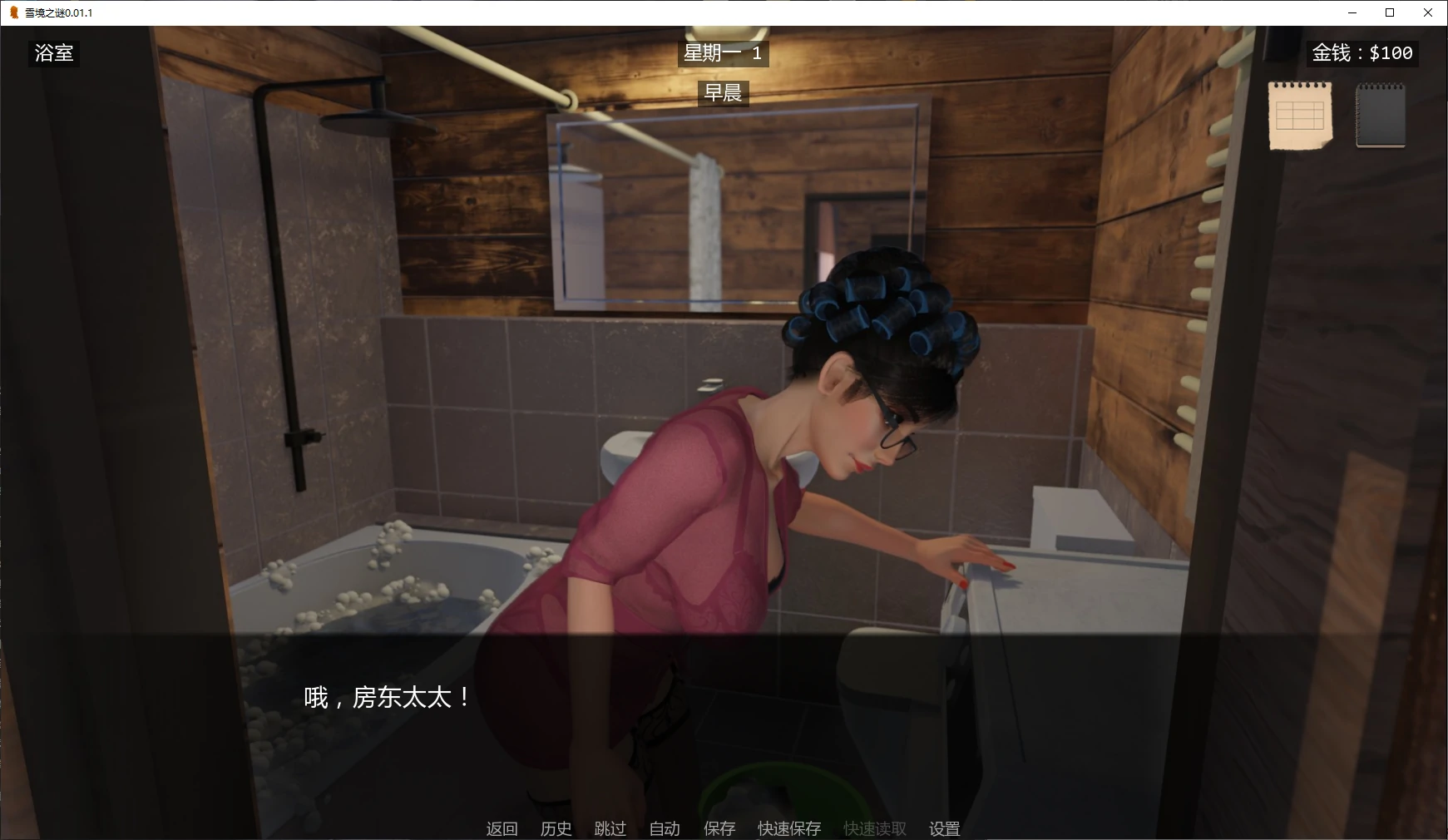1448x840 pixels.
Task: Toggle 跳过 skip mode
Action: click(x=610, y=828)
